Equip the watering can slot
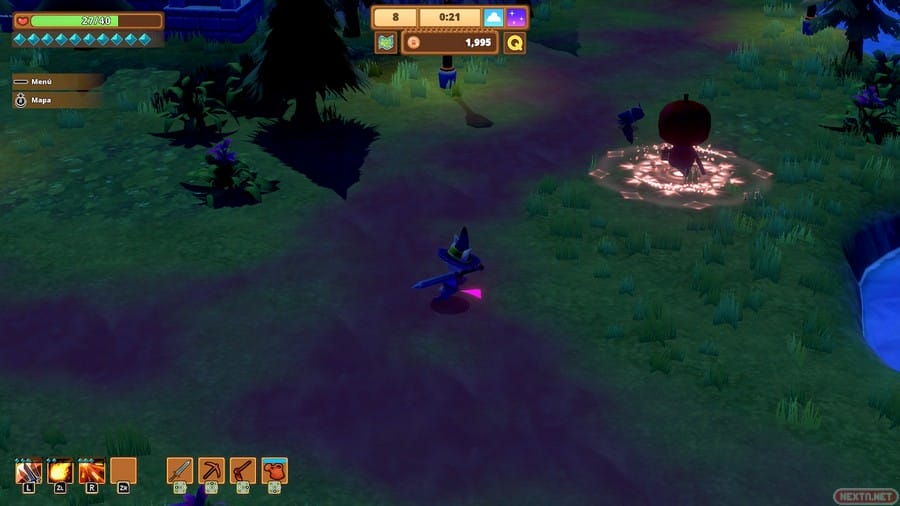Image resolution: width=900 pixels, height=506 pixels. click(275, 470)
